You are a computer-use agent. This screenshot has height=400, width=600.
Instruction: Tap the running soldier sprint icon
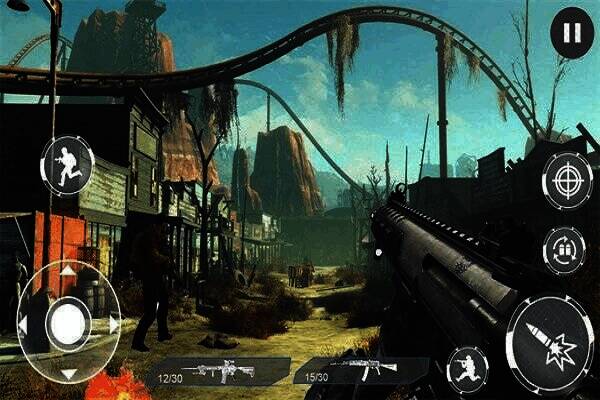(x=67, y=165)
